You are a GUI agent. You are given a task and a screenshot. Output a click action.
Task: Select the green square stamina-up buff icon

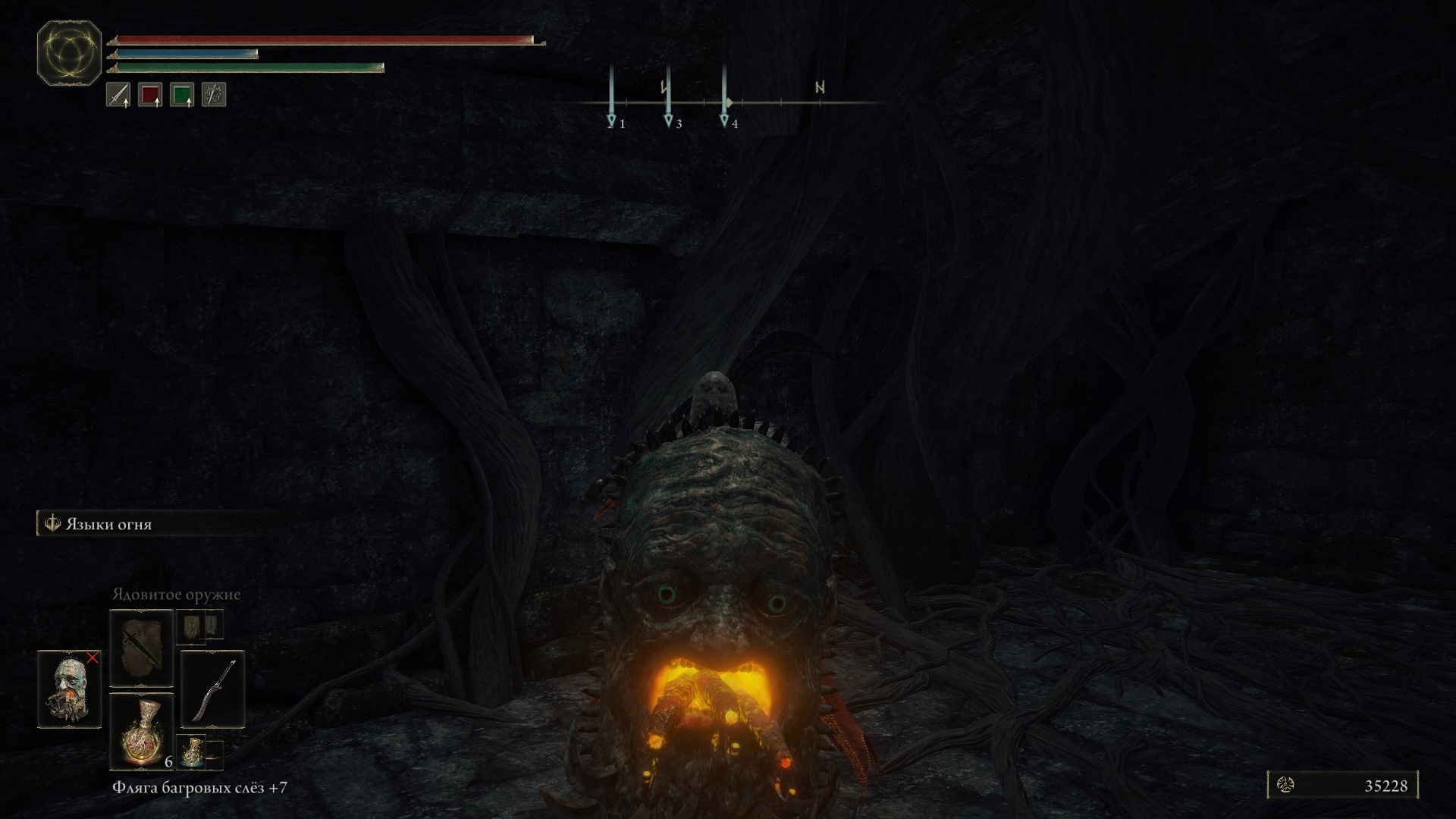click(x=182, y=95)
